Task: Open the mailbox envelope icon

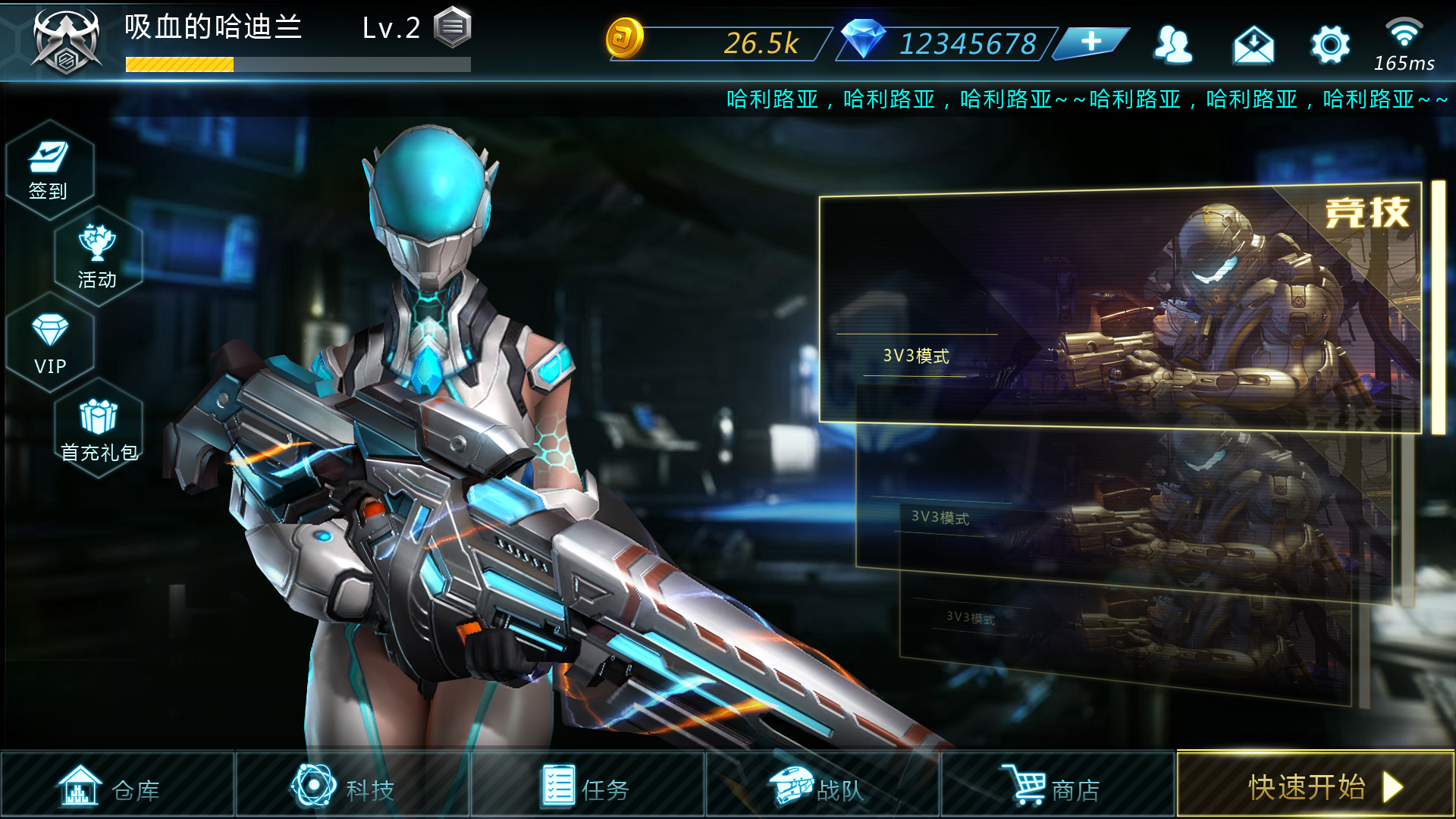Action: (1253, 45)
